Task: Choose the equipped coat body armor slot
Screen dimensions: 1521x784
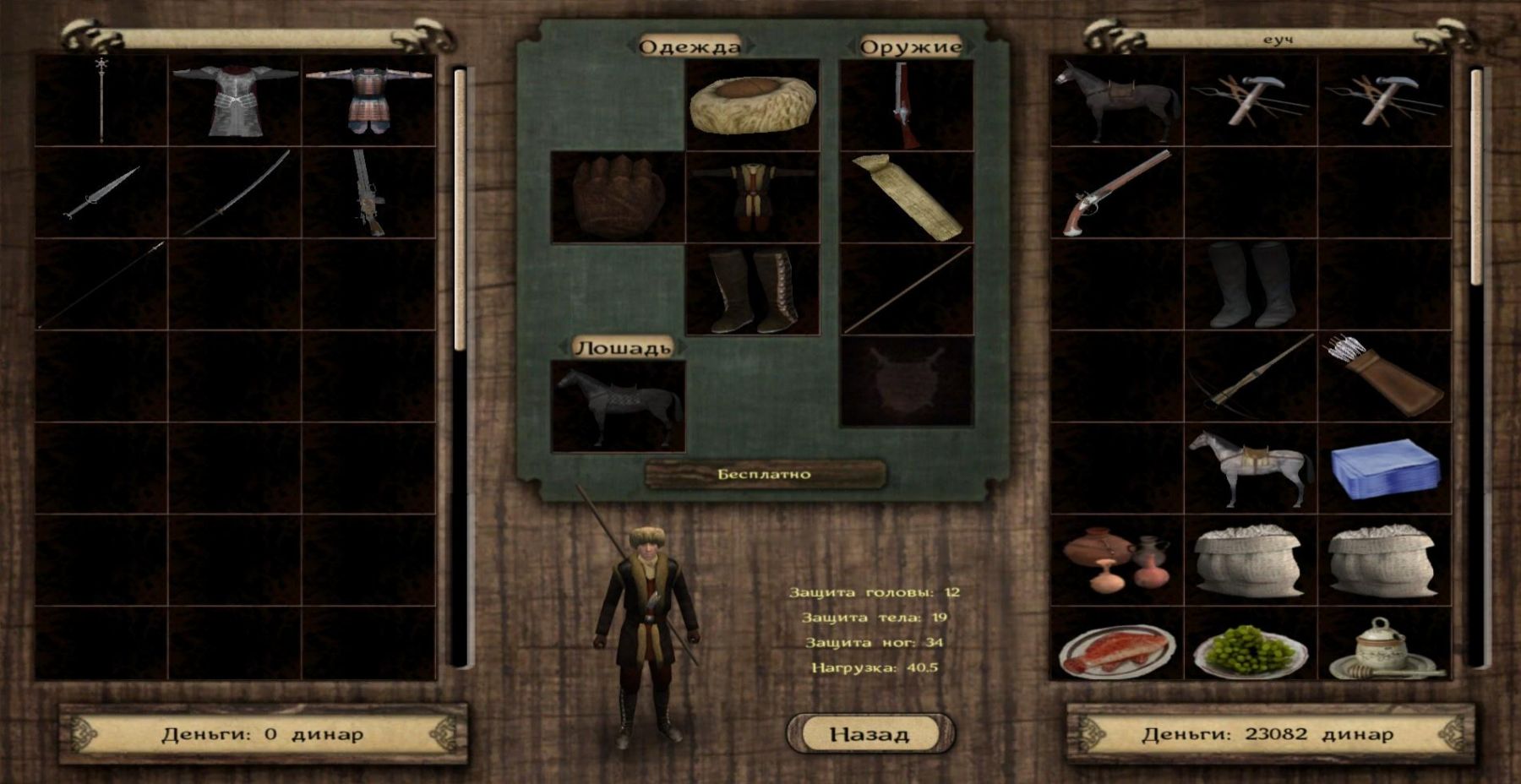Action: click(x=752, y=197)
